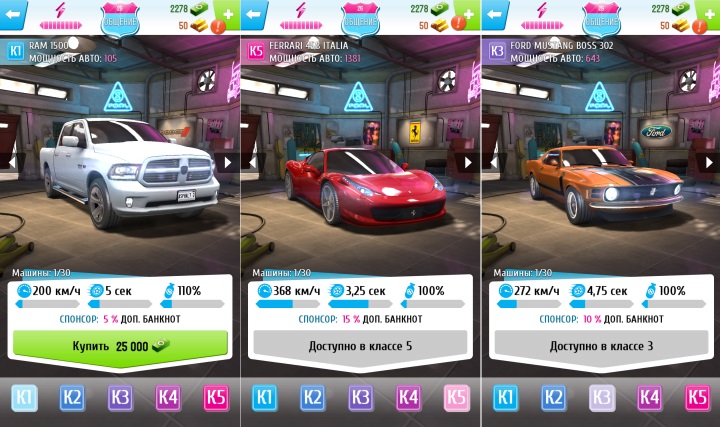Add currency with the plus on RAM screen

[229, 15]
